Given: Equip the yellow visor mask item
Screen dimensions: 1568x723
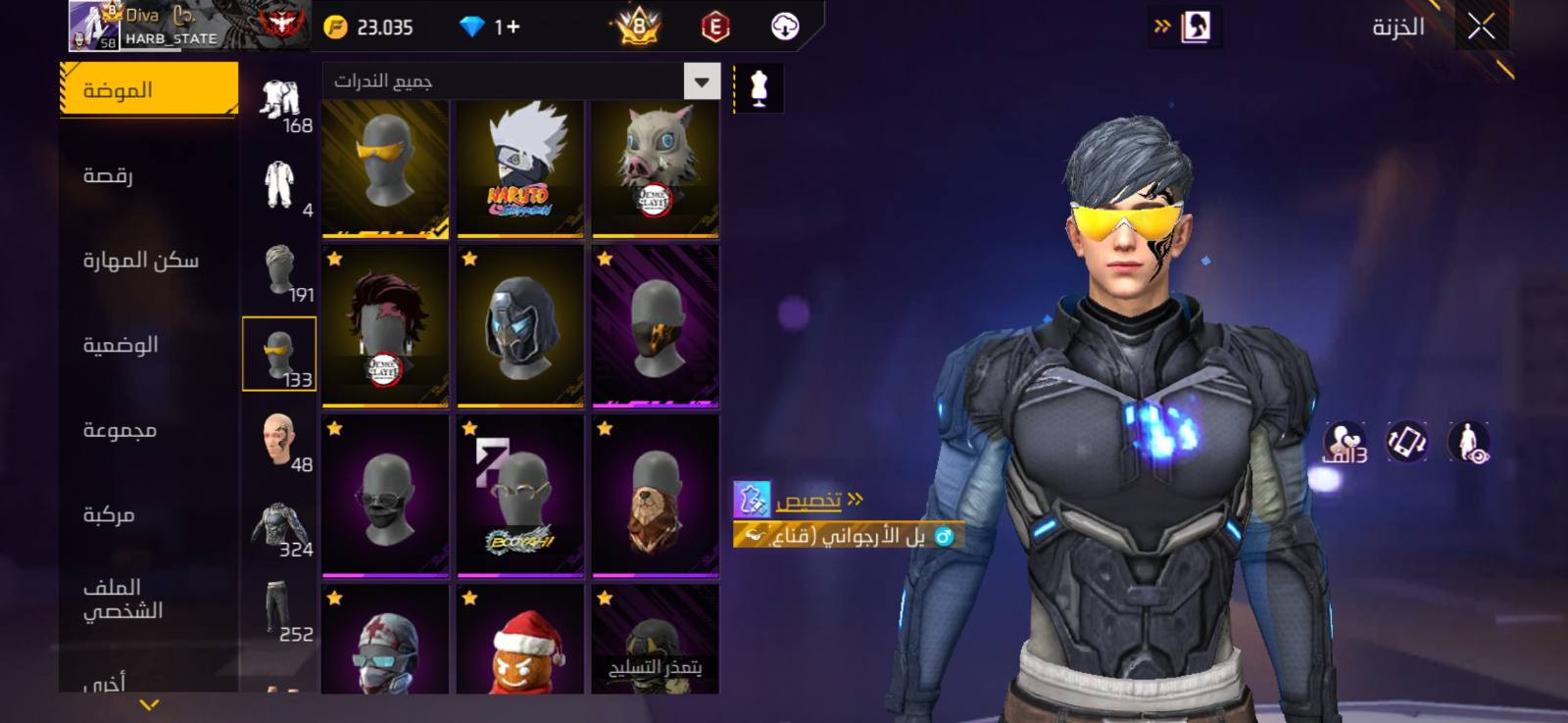Looking at the screenshot, I should coord(385,168).
